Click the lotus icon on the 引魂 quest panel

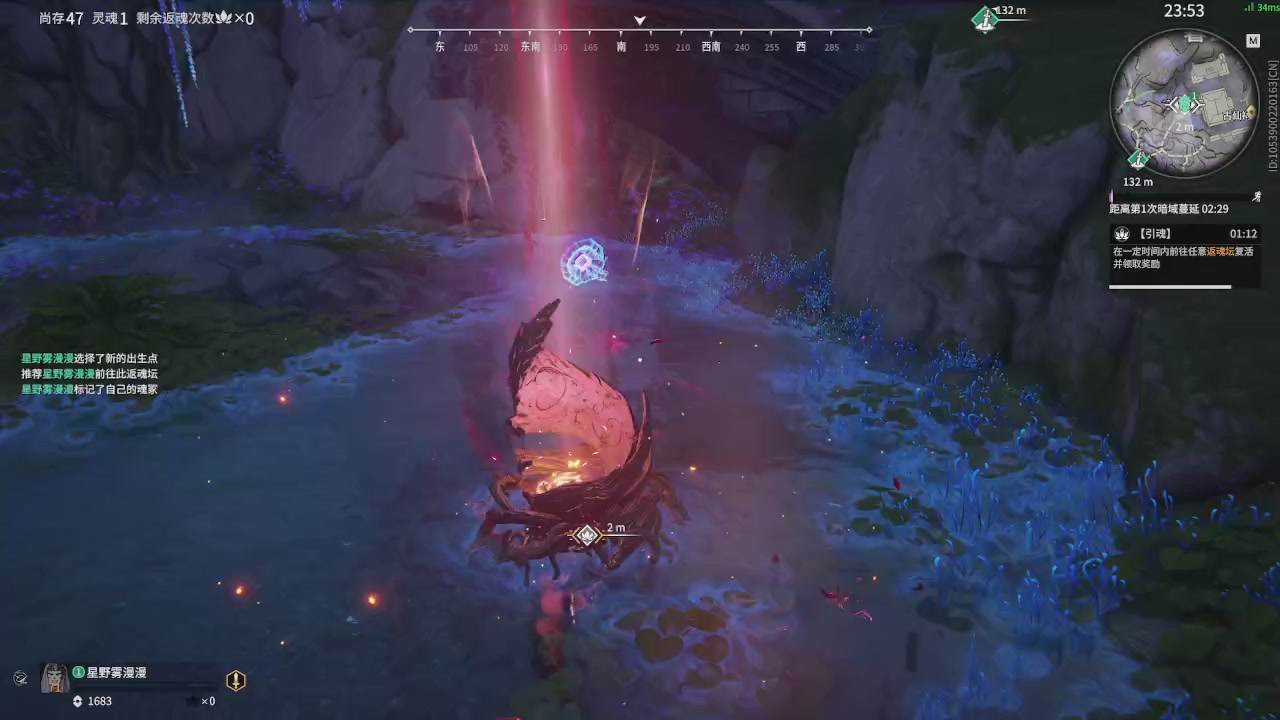pyautogui.click(x=1122, y=234)
